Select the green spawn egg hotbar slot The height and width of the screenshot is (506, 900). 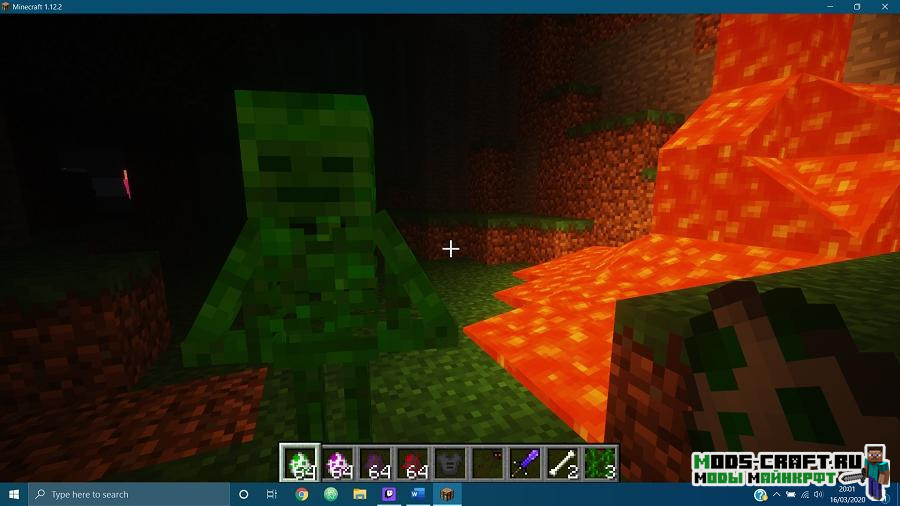[x=300, y=462]
